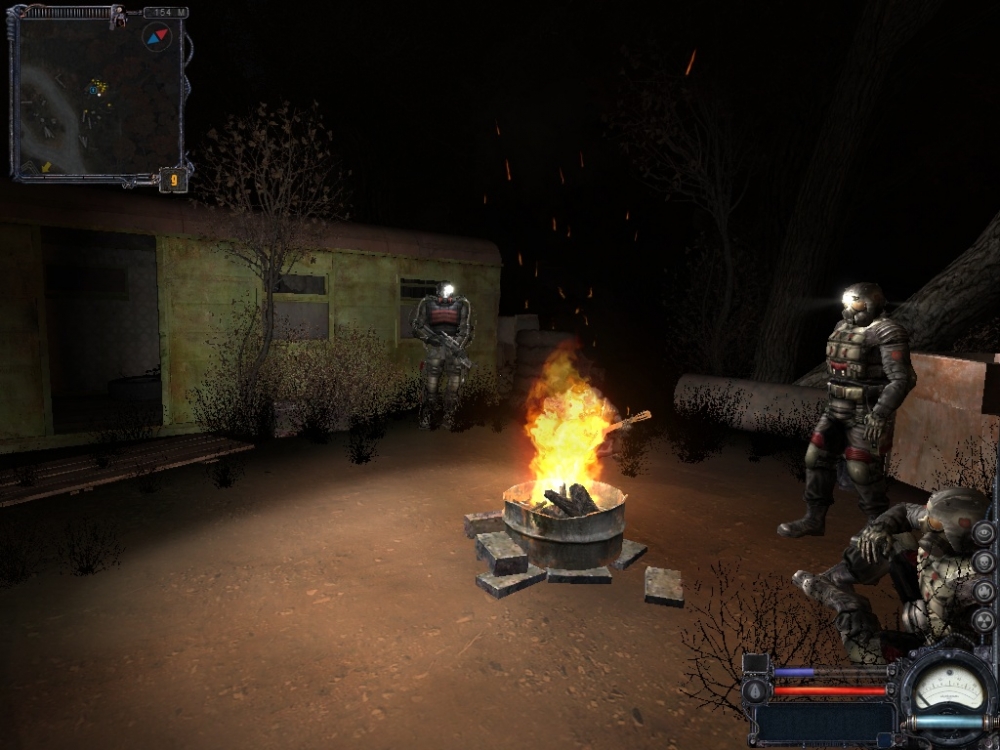This screenshot has width=1000, height=750.
Task: Click the red and blue compass indicator
Action: point(157,38)
